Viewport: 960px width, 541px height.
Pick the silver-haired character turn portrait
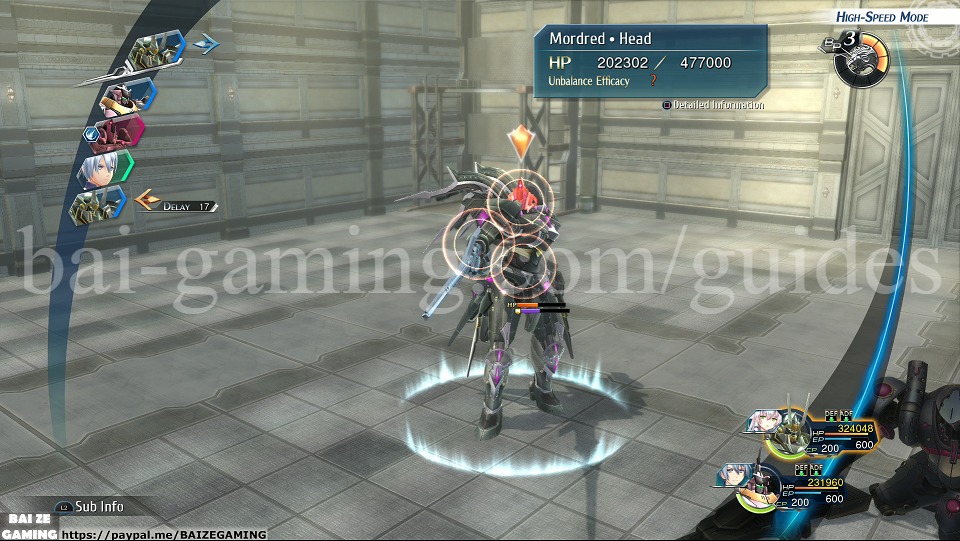102,169
